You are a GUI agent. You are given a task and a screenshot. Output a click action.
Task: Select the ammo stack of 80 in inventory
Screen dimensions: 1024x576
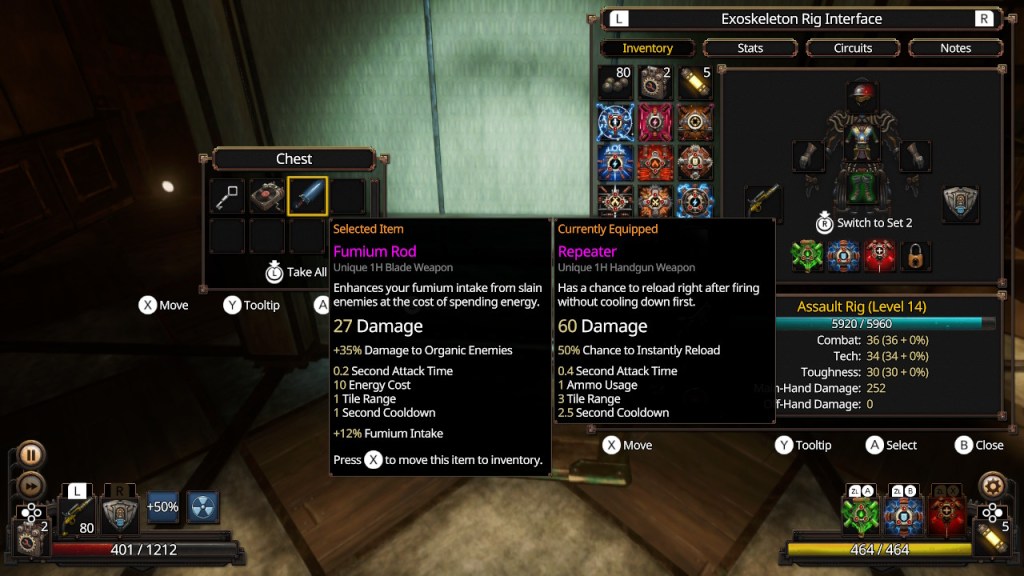coord(615,84)
